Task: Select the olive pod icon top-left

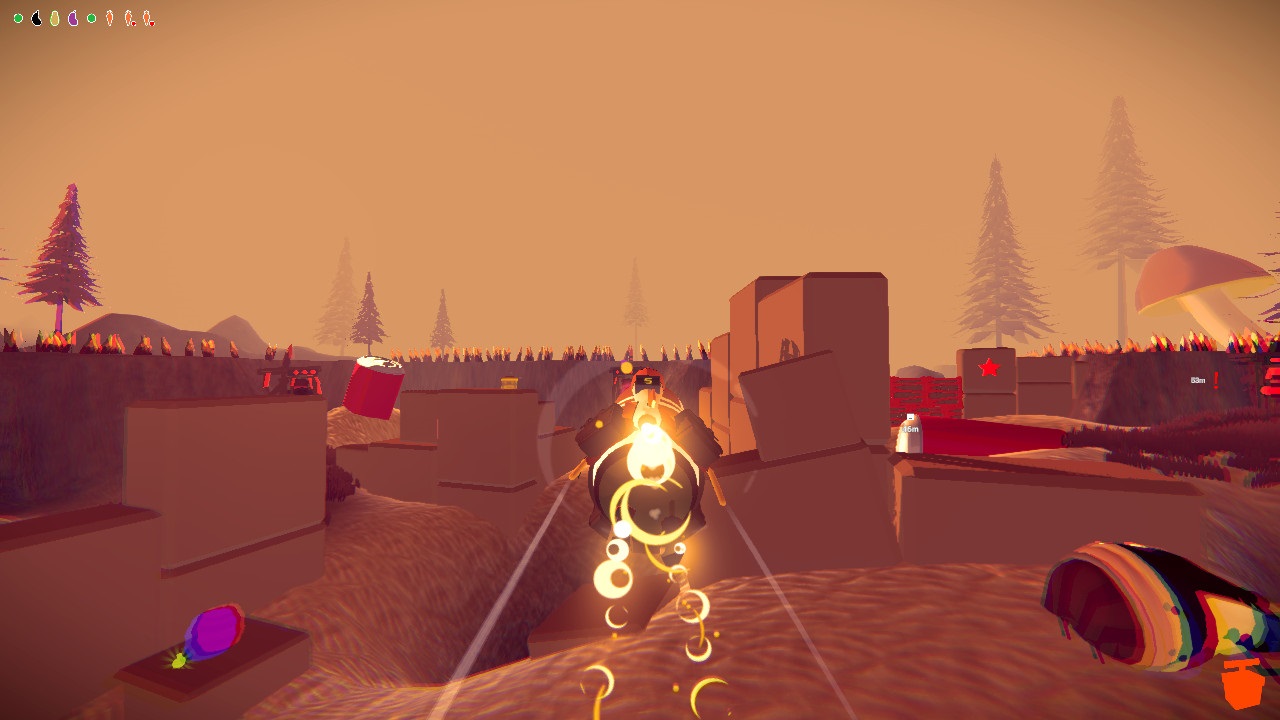Action: pyautogui.click(x=54, y=17)
